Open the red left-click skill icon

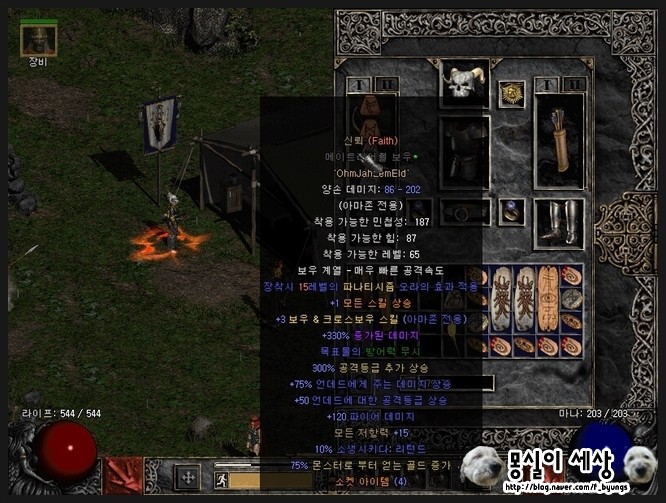[x=125, y=477]
